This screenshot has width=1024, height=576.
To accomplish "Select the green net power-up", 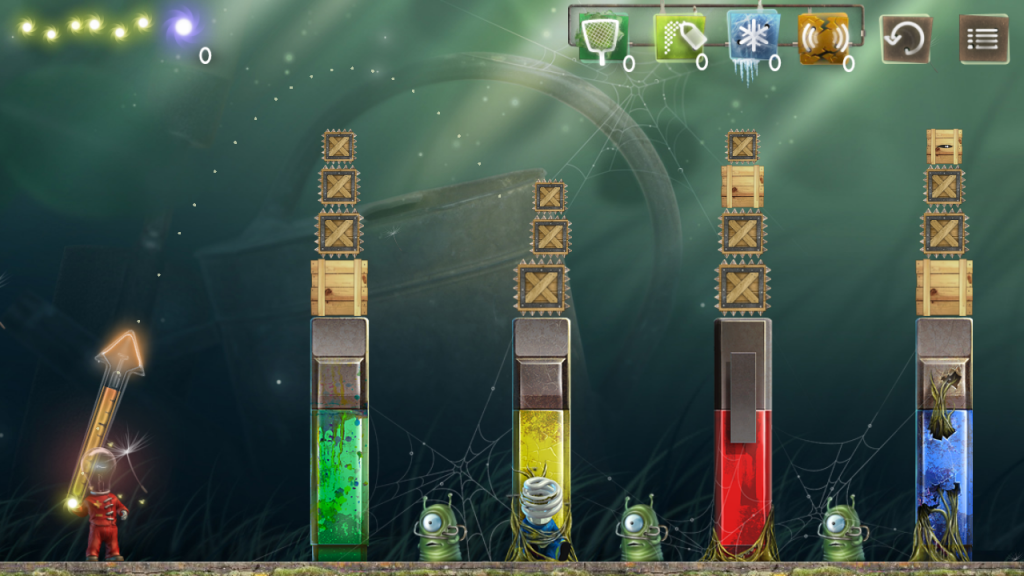I will [603, 38].
